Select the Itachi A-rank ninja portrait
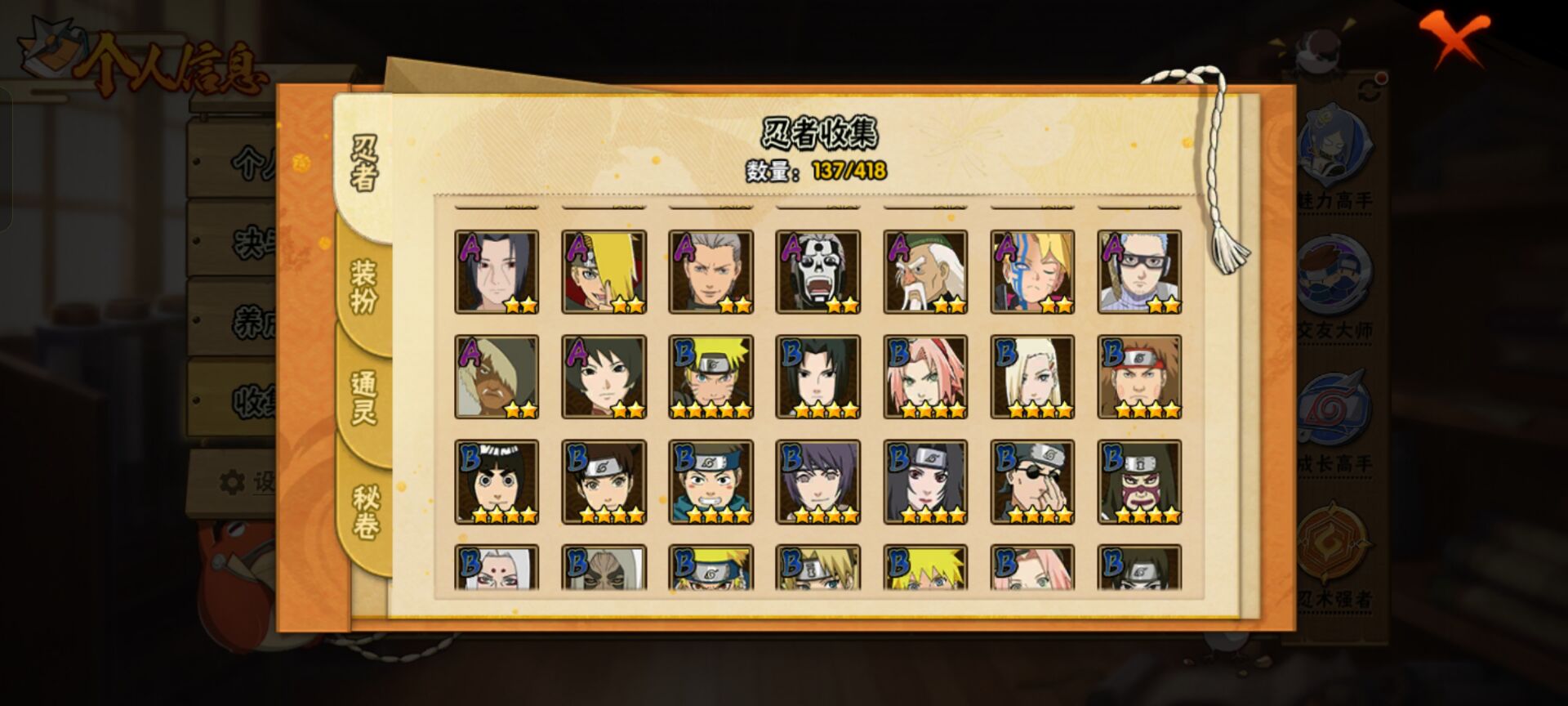Viewport: 1568px width, 706px height. (x=497, y=272)
